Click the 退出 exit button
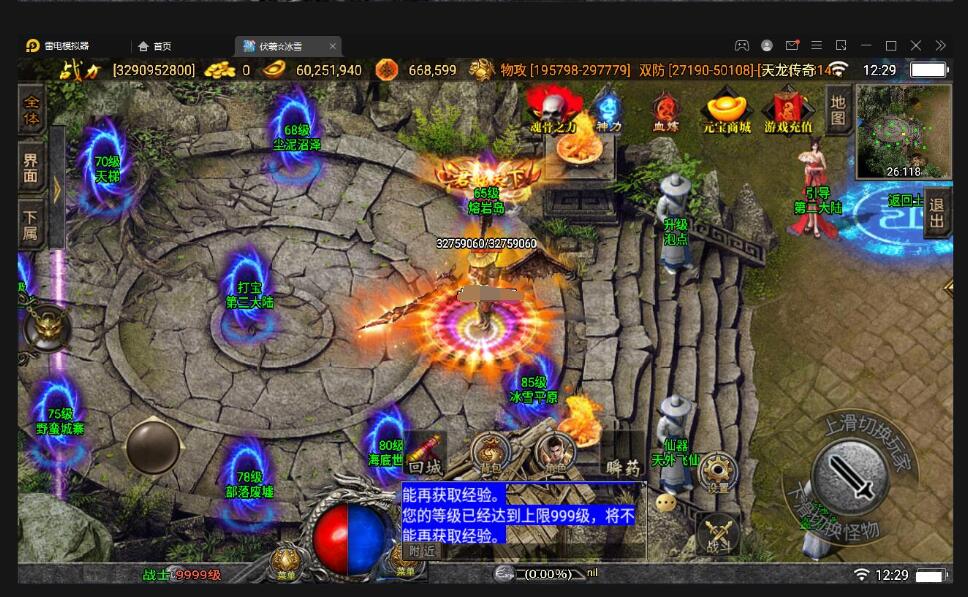968x597 pixels. [938, 211]
